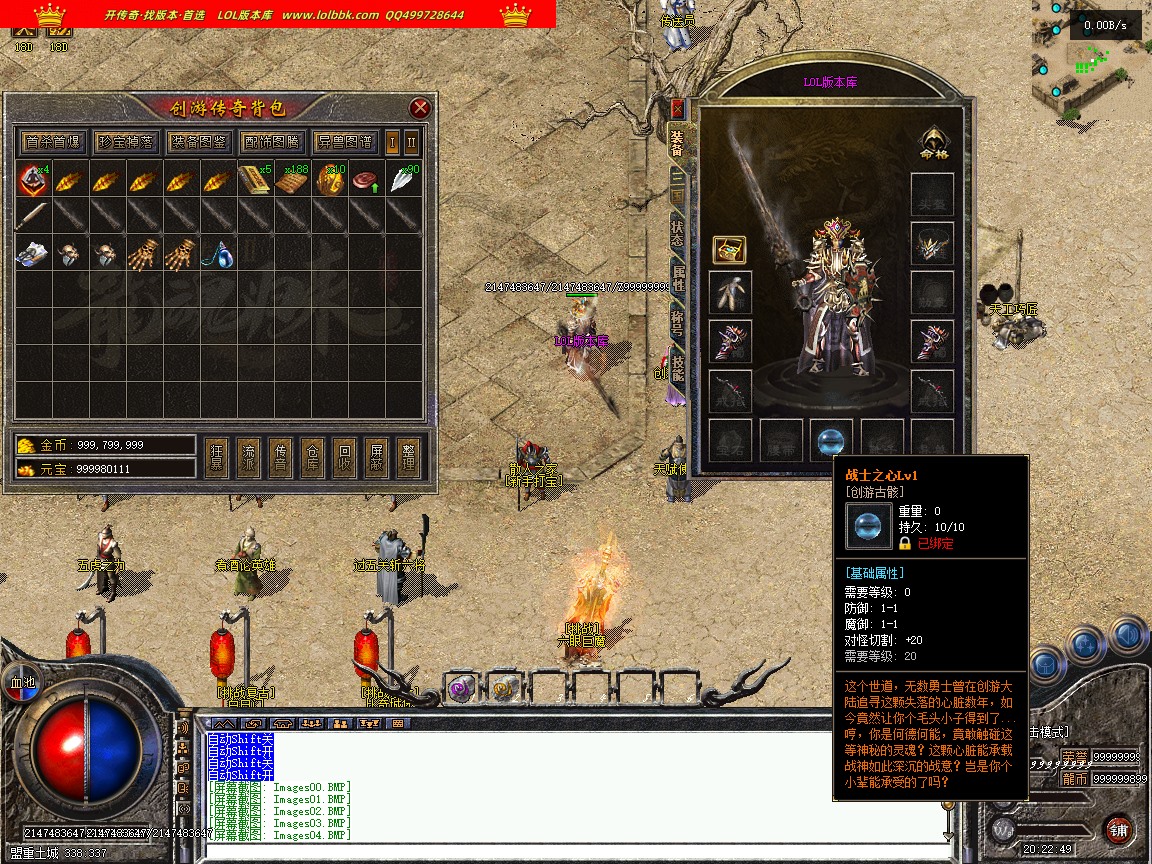Select the blue potion flask item
The image size is (1152, 864).
click(x=220, y=255)
